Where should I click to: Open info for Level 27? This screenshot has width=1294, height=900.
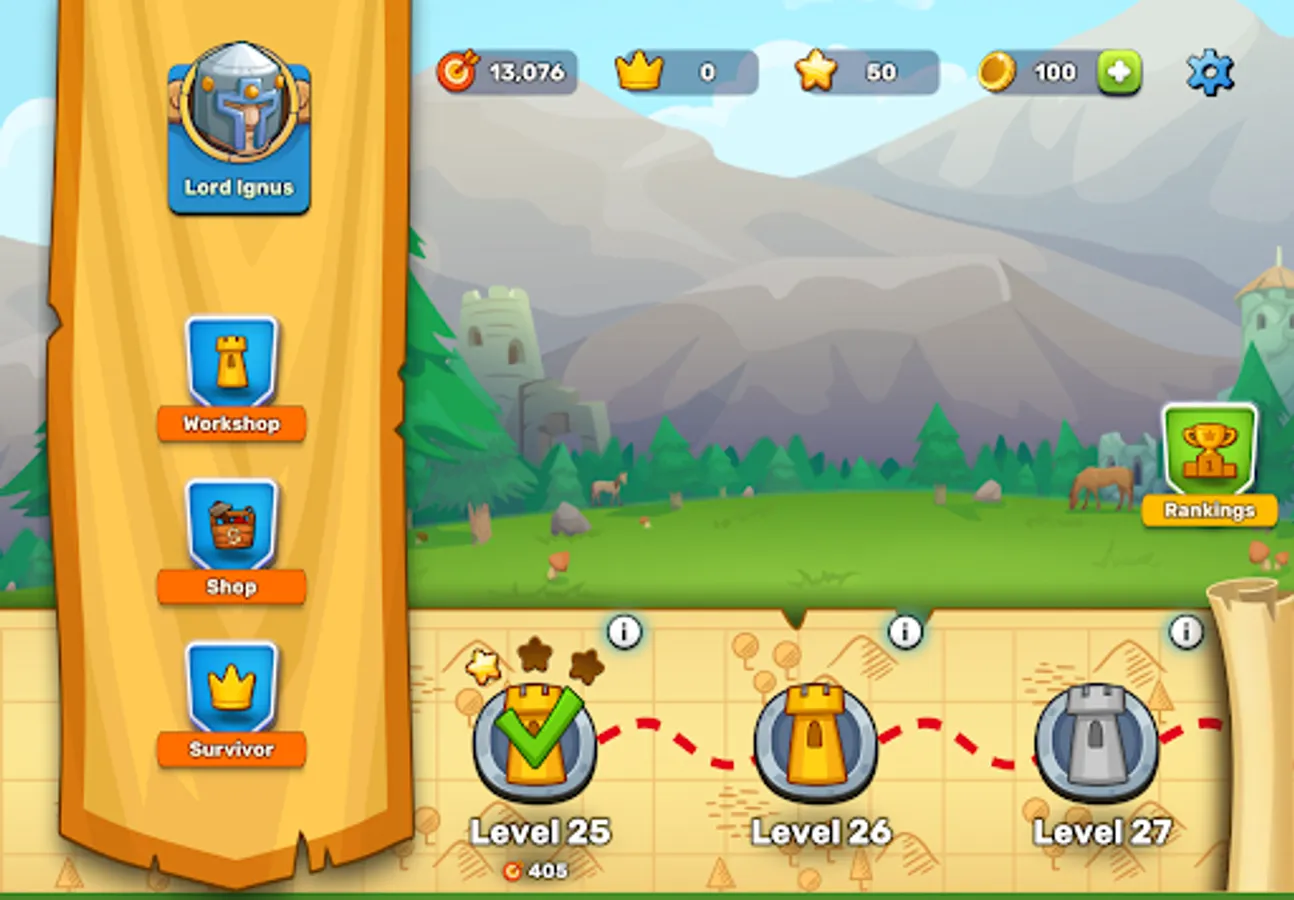pos(1186,630)
